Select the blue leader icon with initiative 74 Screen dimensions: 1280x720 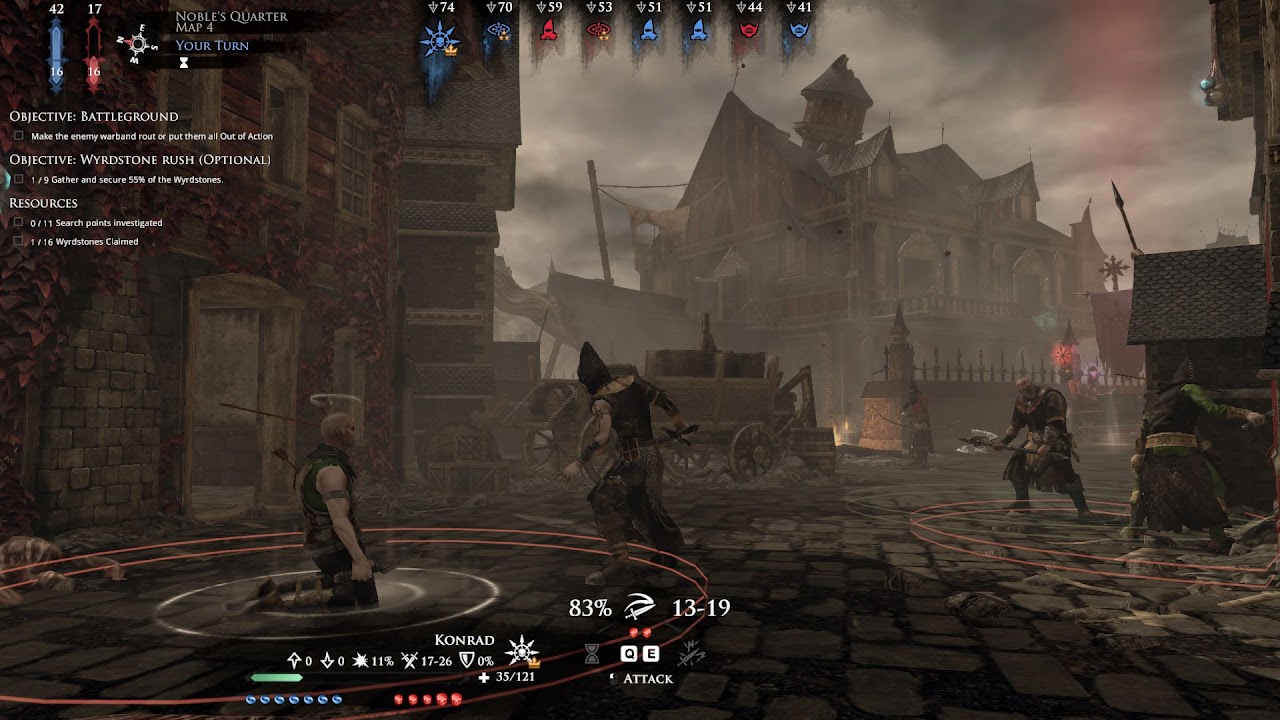pyautogui.click(x=439, y=39)
